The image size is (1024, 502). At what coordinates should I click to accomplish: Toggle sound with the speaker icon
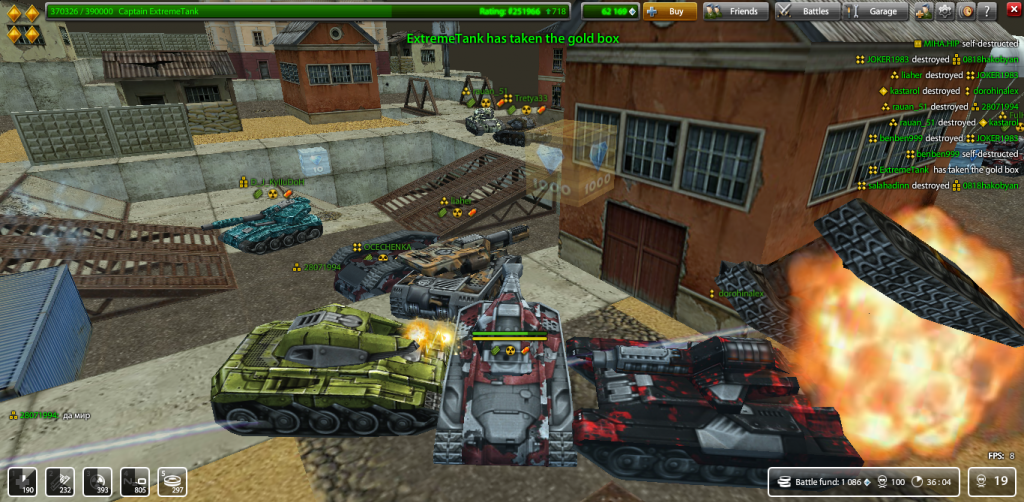pos(967,11)
